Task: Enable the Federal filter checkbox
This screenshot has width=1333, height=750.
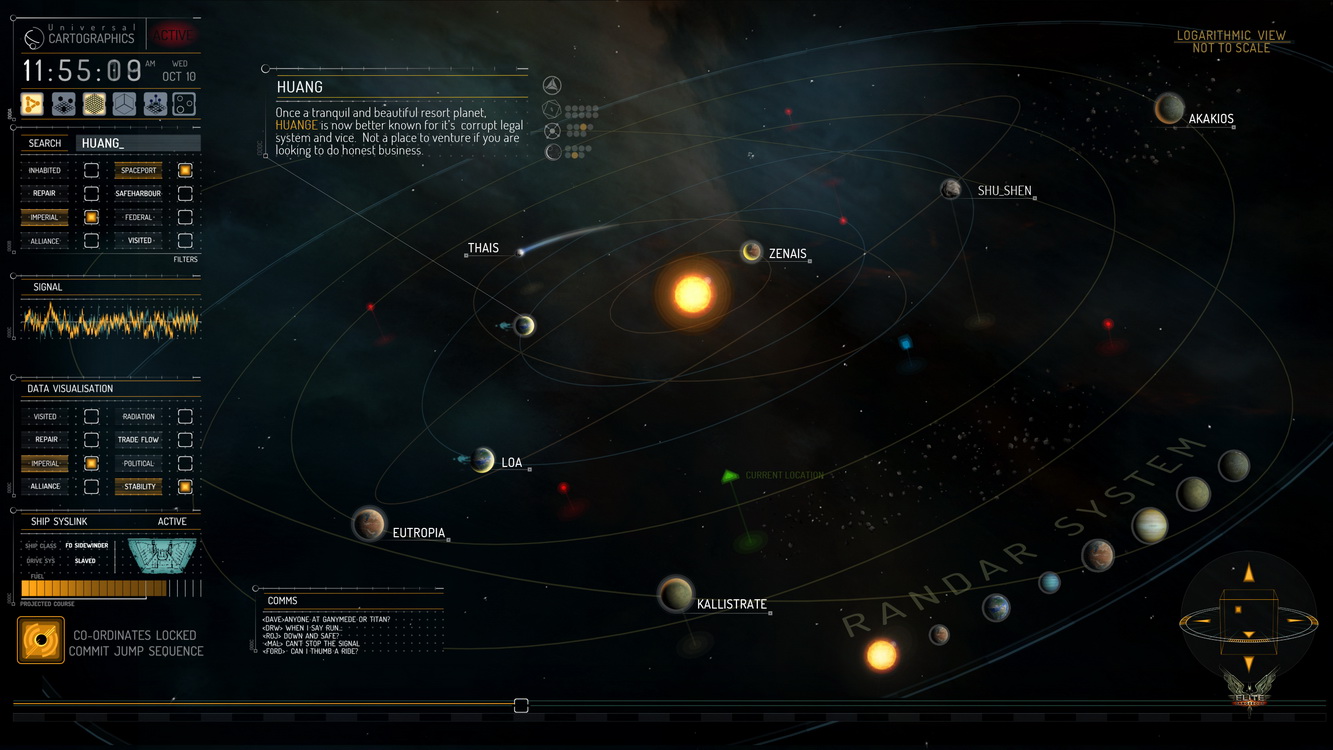Action: click(185, 217)
